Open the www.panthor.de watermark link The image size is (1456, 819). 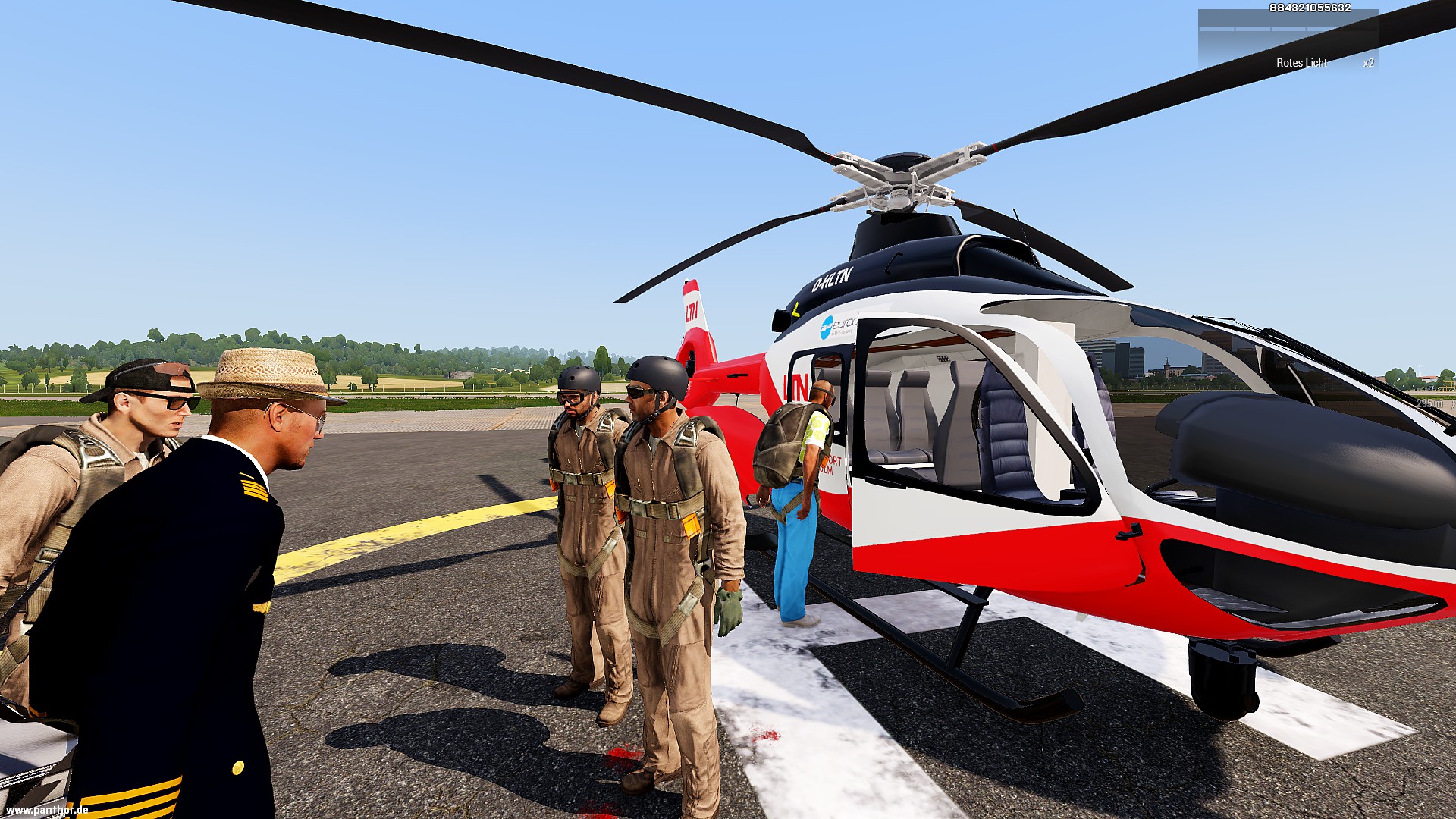pos(47,810)
